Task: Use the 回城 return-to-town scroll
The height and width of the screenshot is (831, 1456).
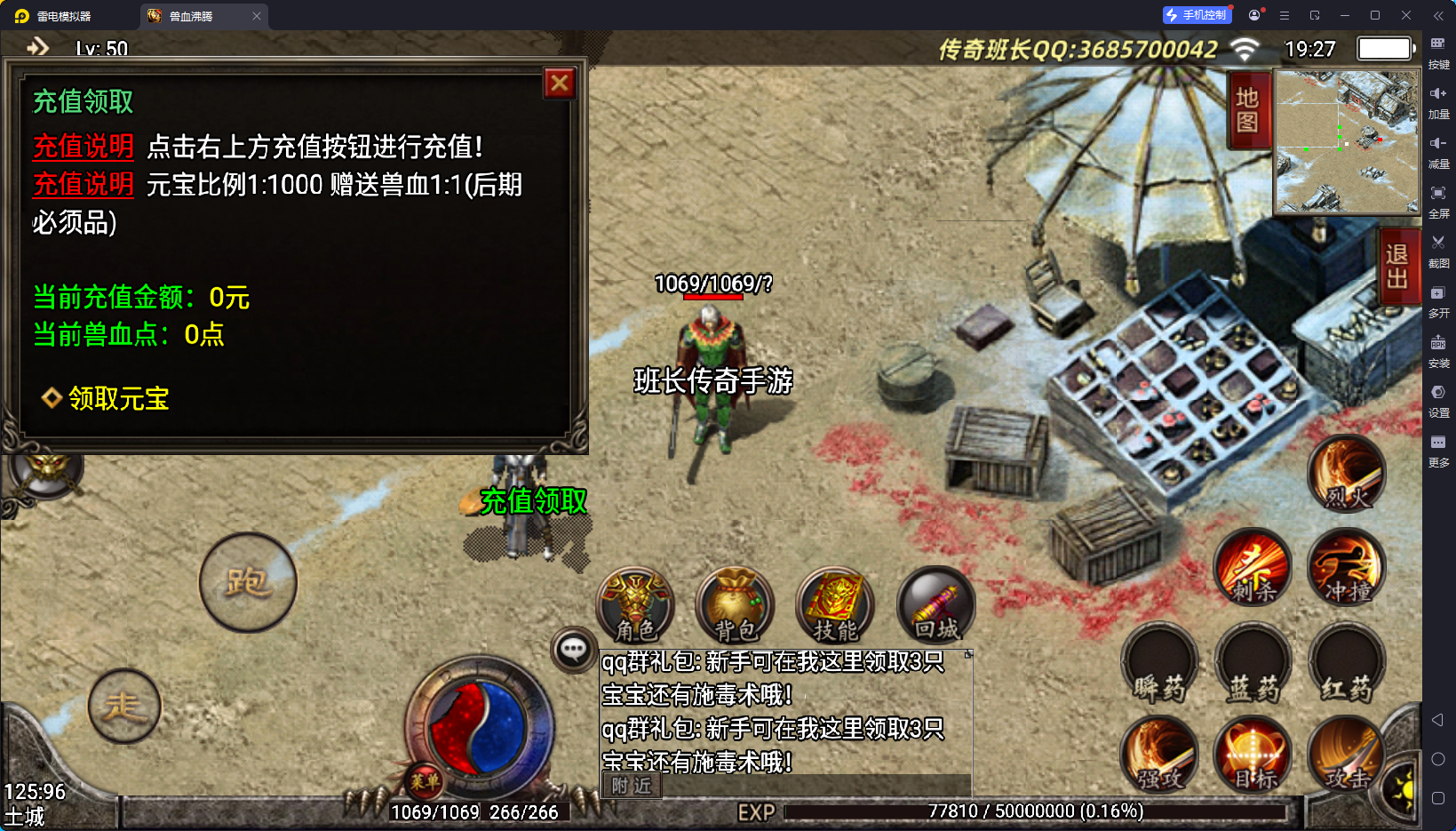Action: 936,605
